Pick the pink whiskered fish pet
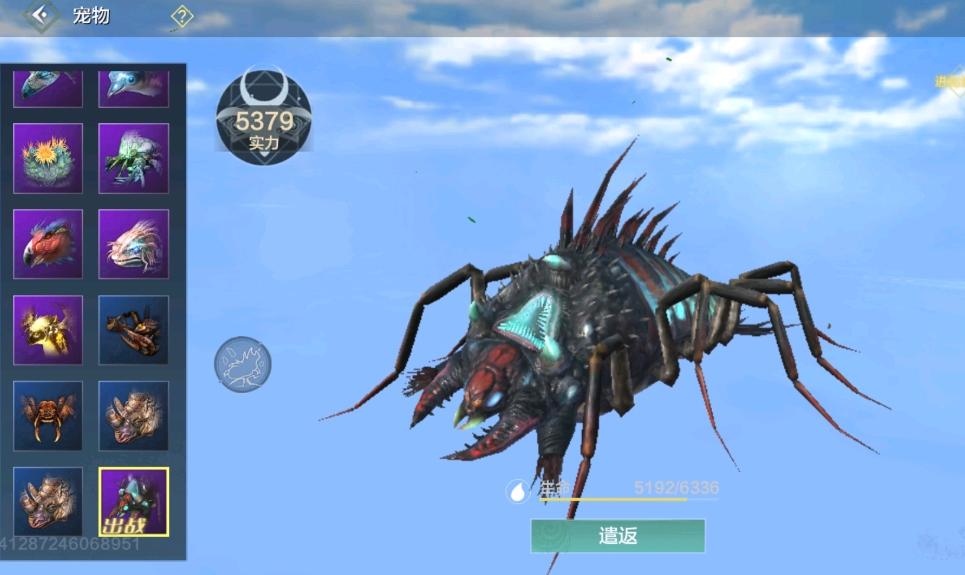 134,244
